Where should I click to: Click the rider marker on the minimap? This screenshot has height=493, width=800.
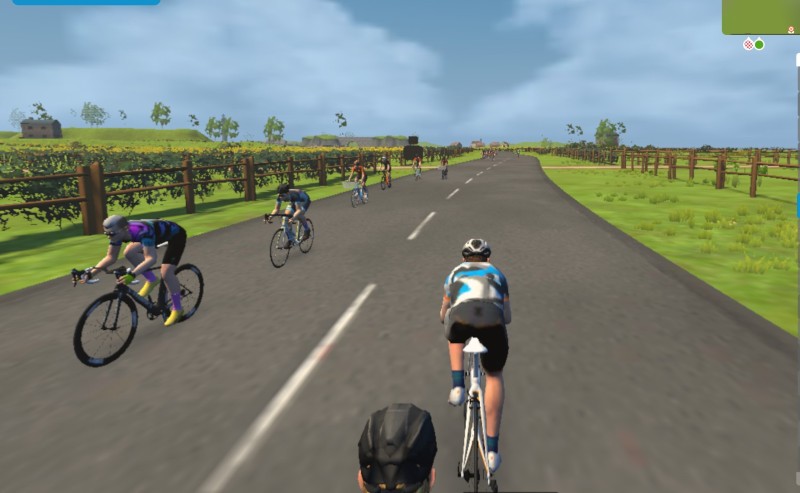pyautogui.click(x=790, y=30)
